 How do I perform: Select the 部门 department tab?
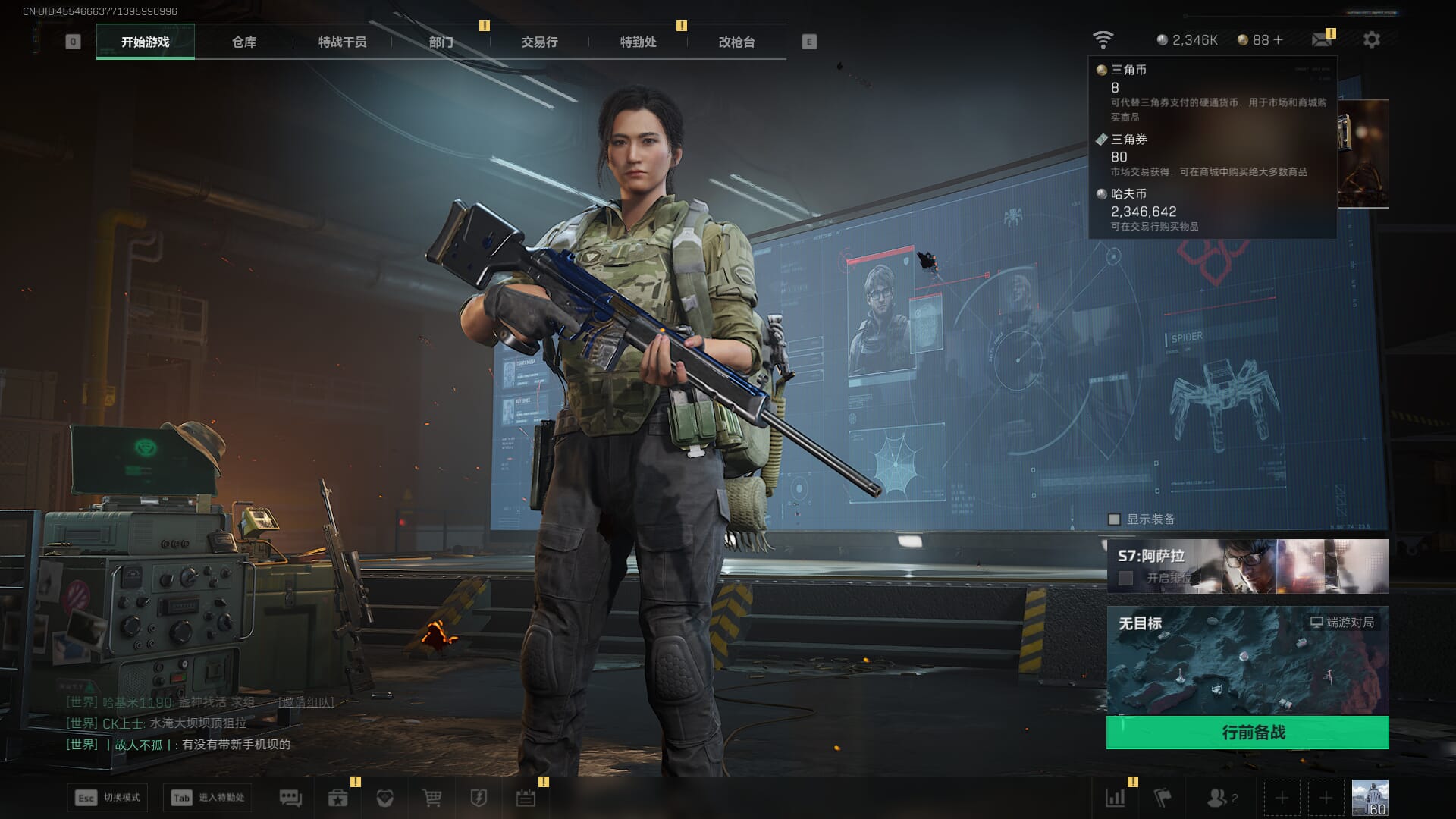tap(441, 42)
